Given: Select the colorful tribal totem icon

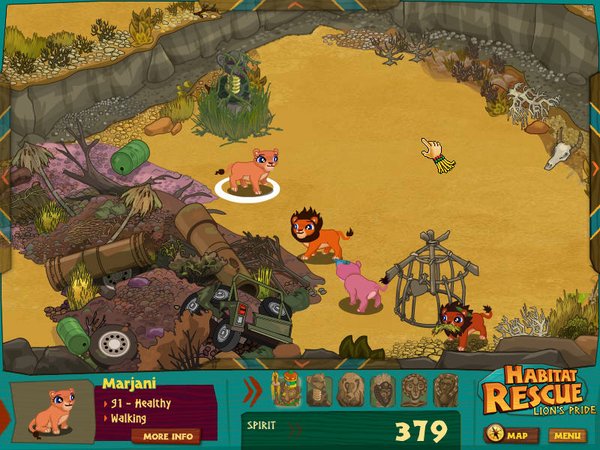Looking at the screenshot, I should [287, 389].
